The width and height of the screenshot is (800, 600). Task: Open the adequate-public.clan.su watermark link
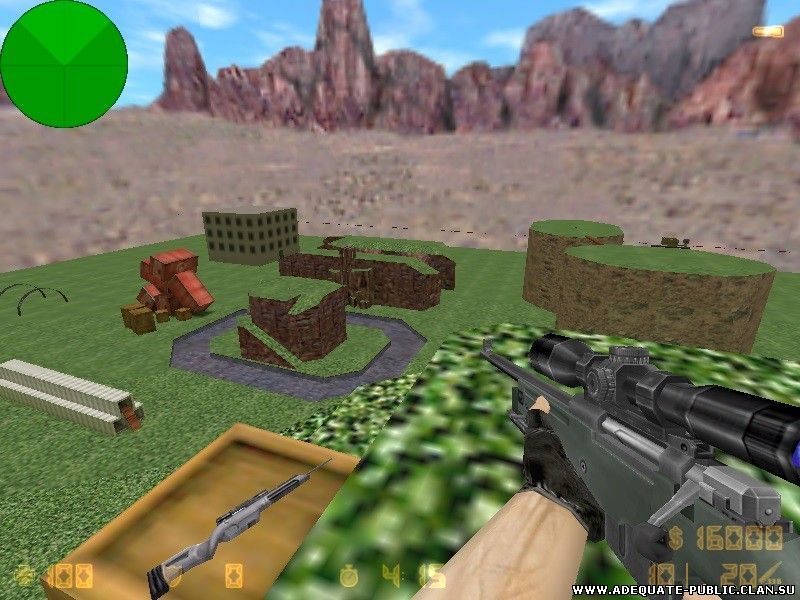(684, 590)
